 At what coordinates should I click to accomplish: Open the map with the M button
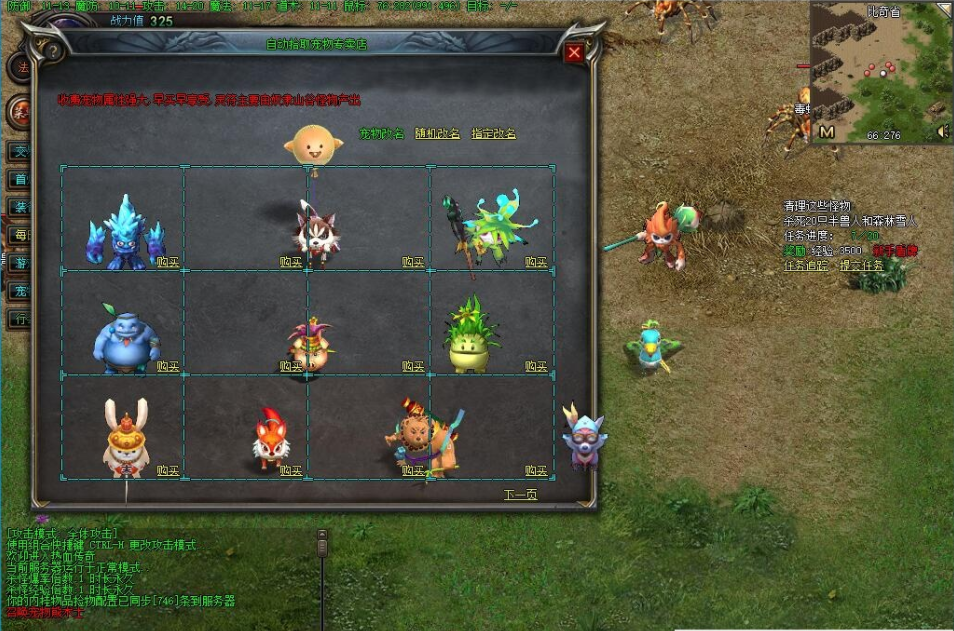pos(827,132)
